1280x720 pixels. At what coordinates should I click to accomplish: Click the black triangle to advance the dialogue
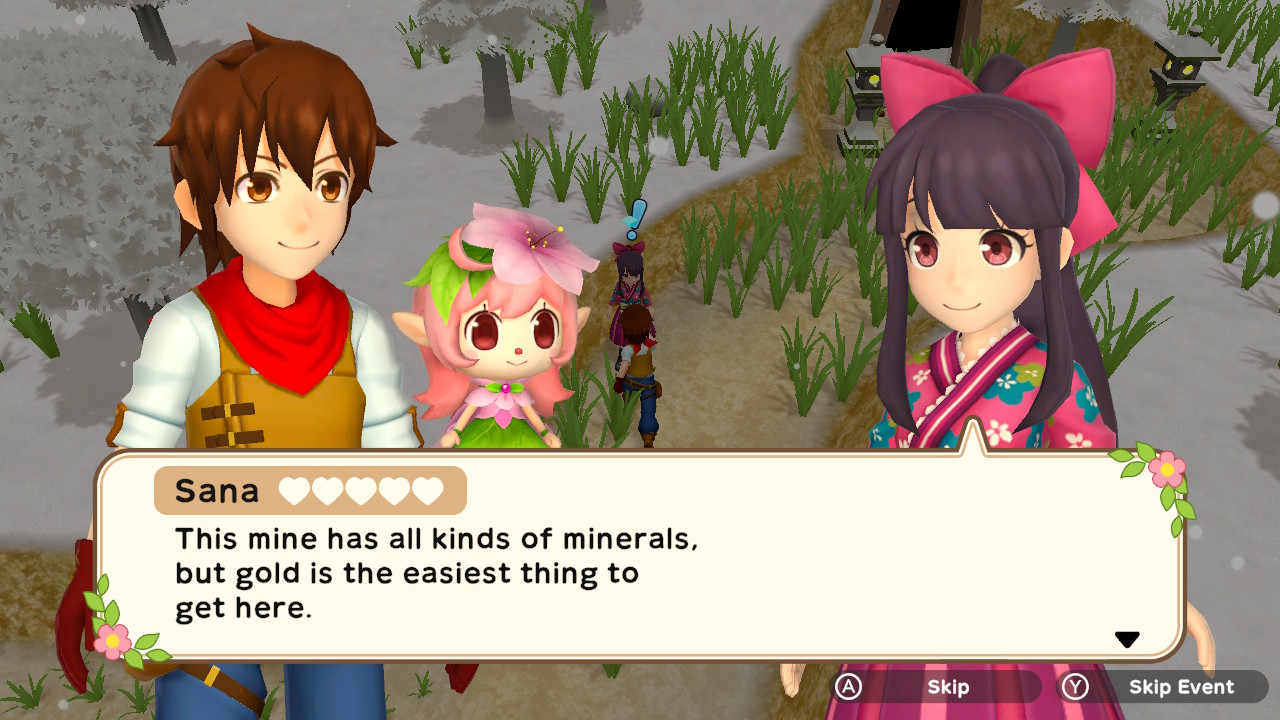coord(1128,637)
